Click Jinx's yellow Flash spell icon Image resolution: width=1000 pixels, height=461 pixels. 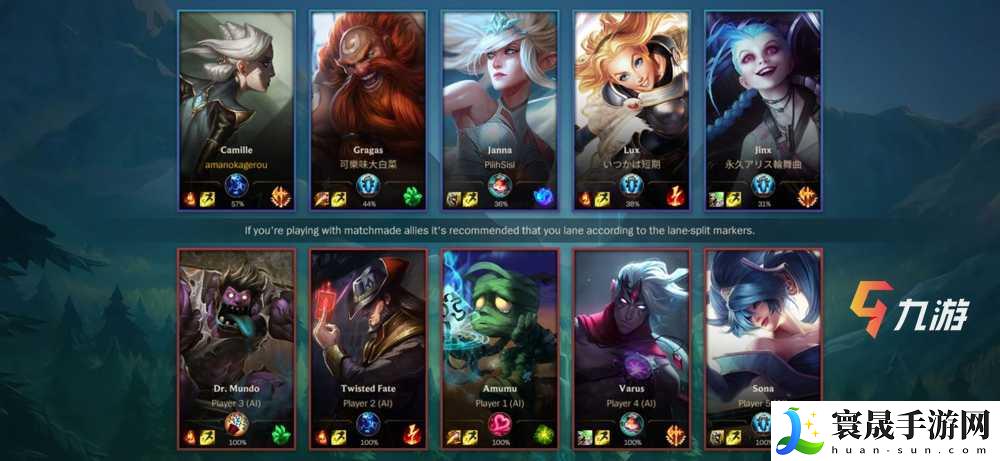[733, 199]
